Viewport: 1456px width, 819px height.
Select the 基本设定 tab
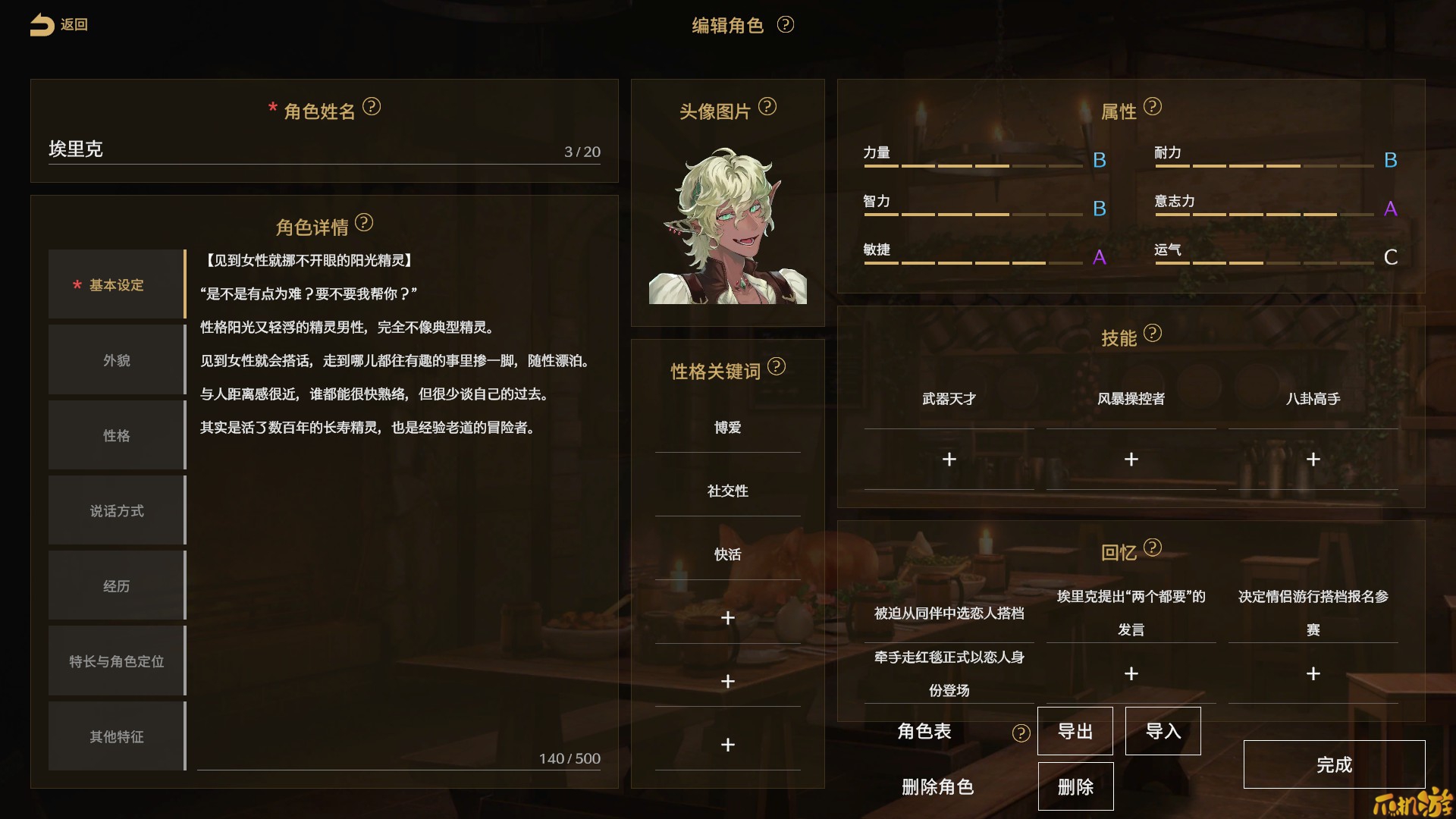tap(117, 285)
